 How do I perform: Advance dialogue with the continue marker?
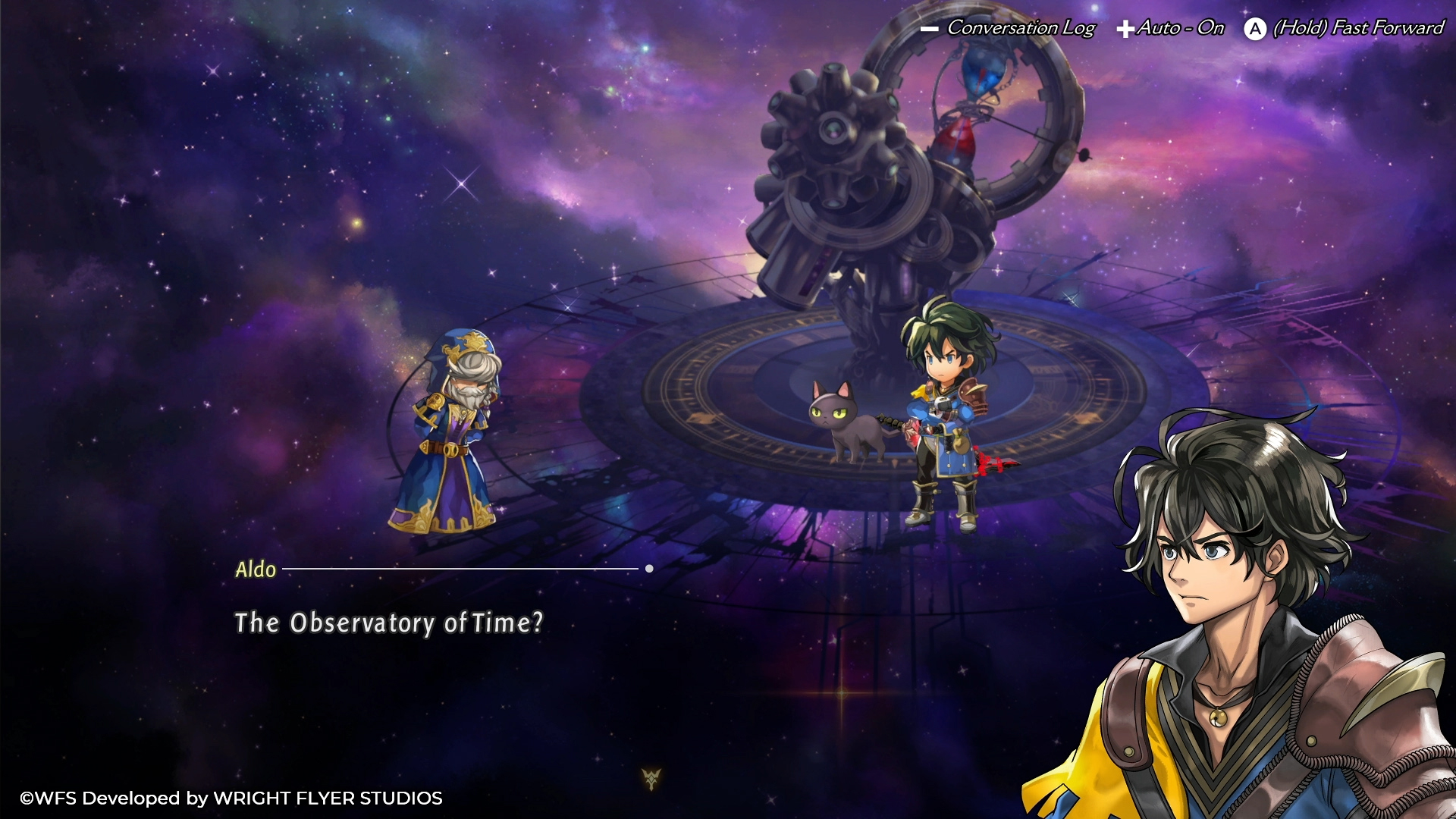coord(651,778)
